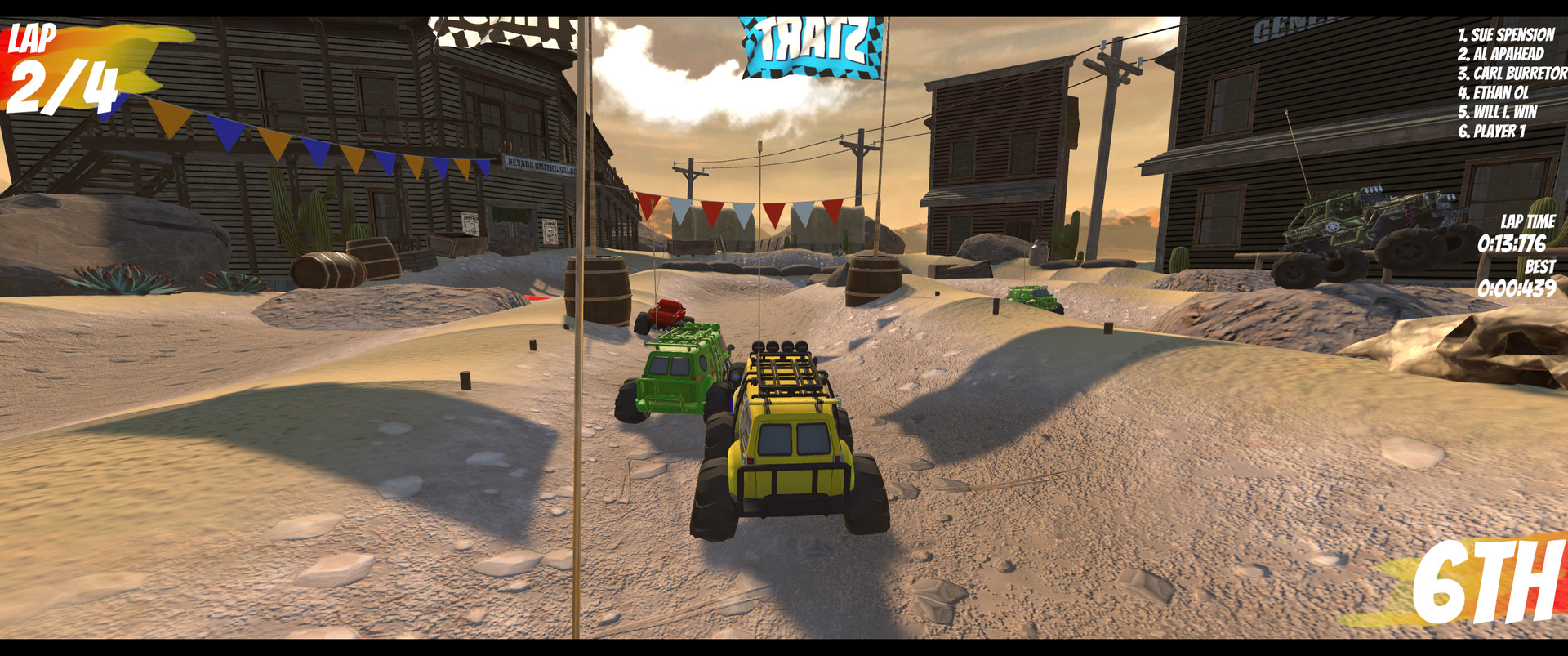Click Carl Burreton on the position list
1568x656 pixels.
1511,74
